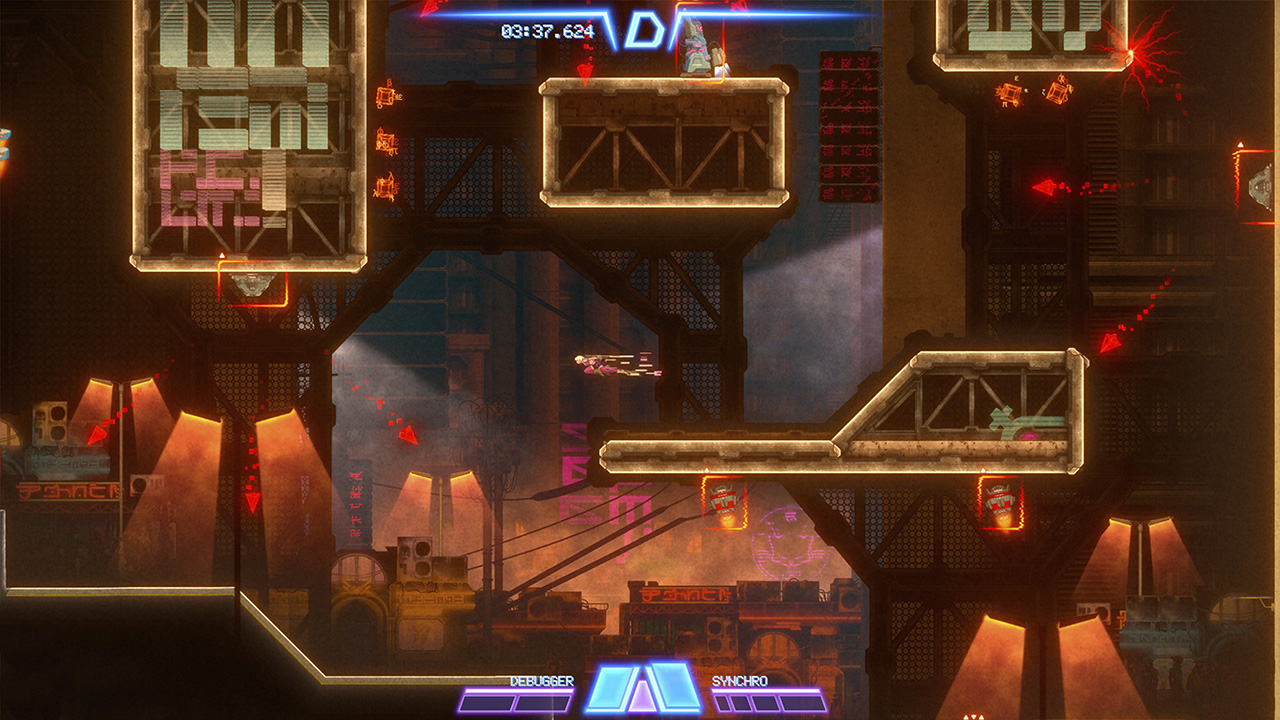Screen dimensions: 1280x720
Task: Toggle the pink triangle between the HUD meters
Action: (643, 698)
